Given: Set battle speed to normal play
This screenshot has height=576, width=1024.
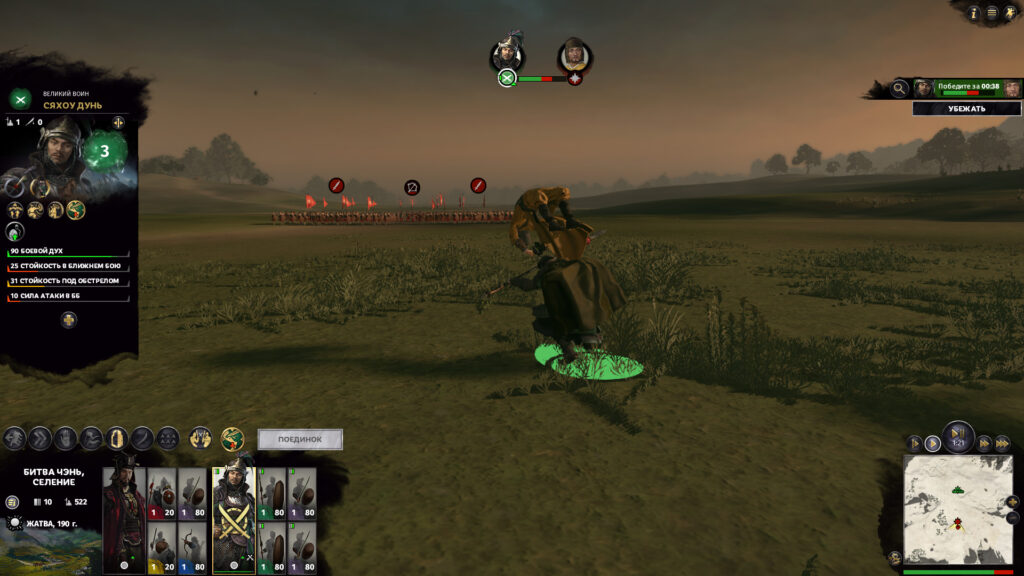Looking at the screenshot, I should pyautogui.click(x=933, y=443).
